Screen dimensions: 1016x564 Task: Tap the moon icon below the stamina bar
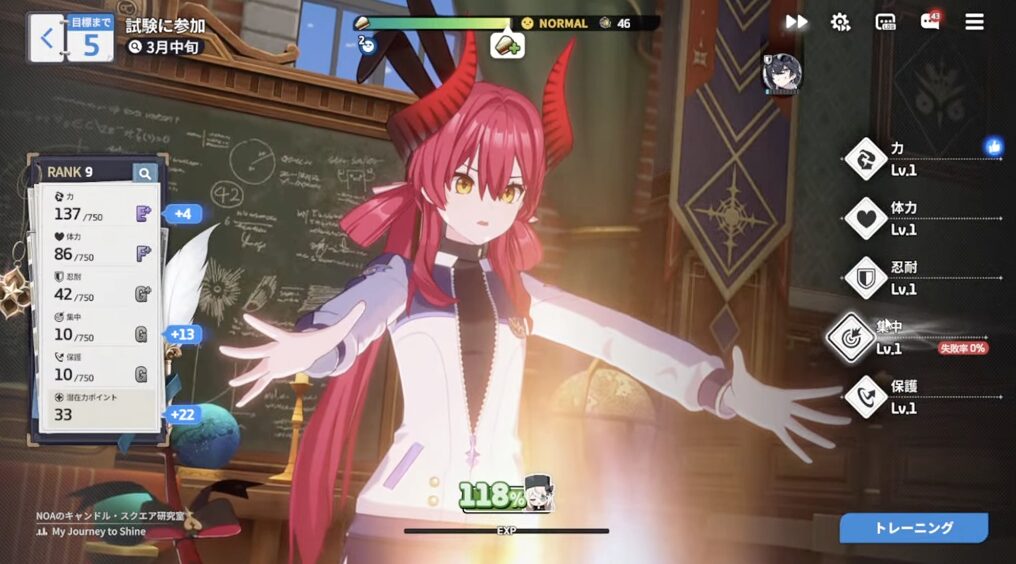pos(366,42)
